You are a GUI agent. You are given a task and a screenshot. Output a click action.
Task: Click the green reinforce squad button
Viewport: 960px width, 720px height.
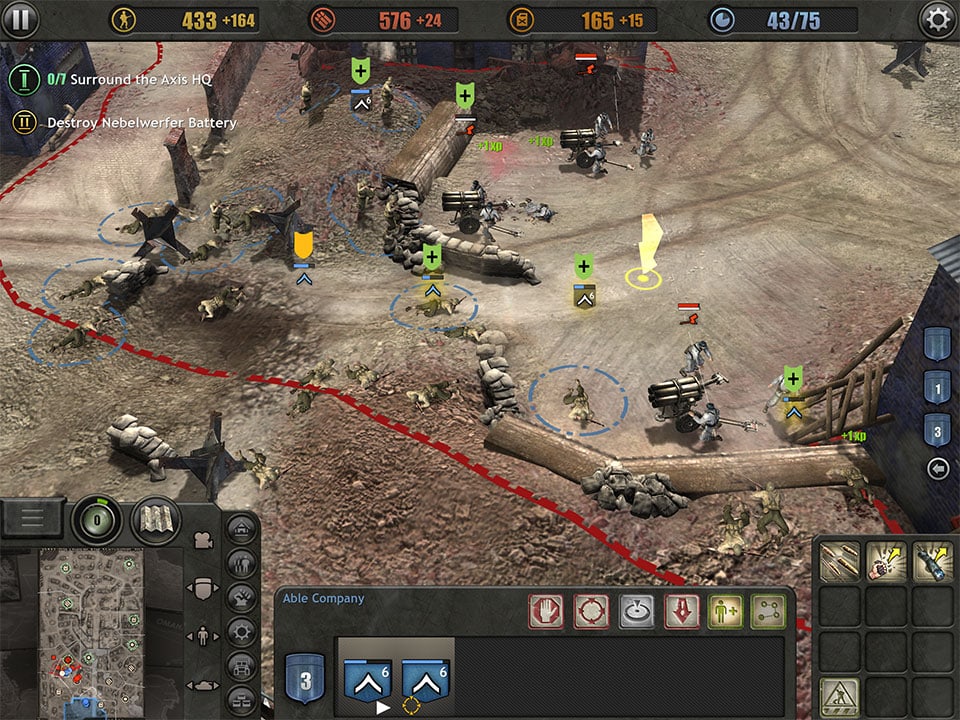click(727, 610)
